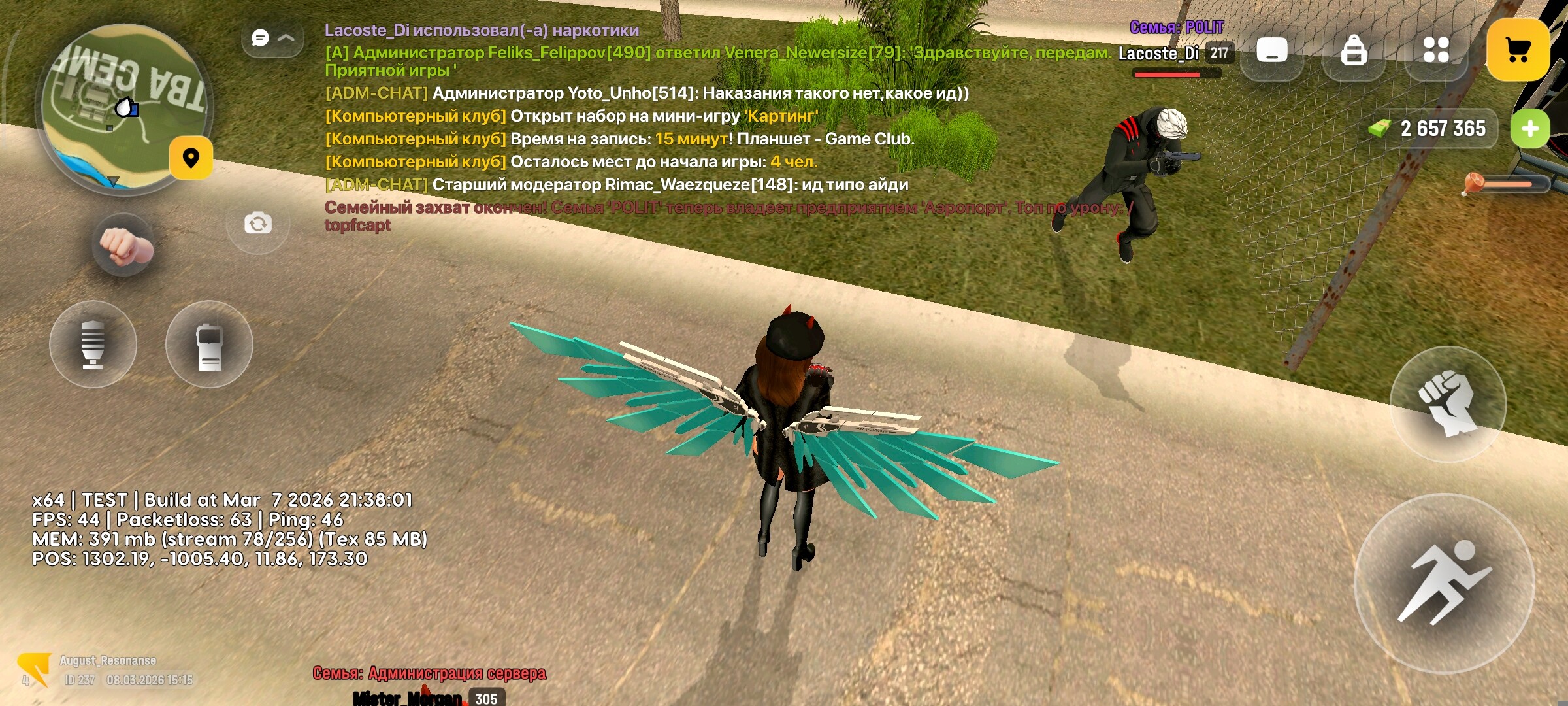The image size is (1568, 706).
Task: Select the walkie-talkie radio icon
Action: click(211, 345)
